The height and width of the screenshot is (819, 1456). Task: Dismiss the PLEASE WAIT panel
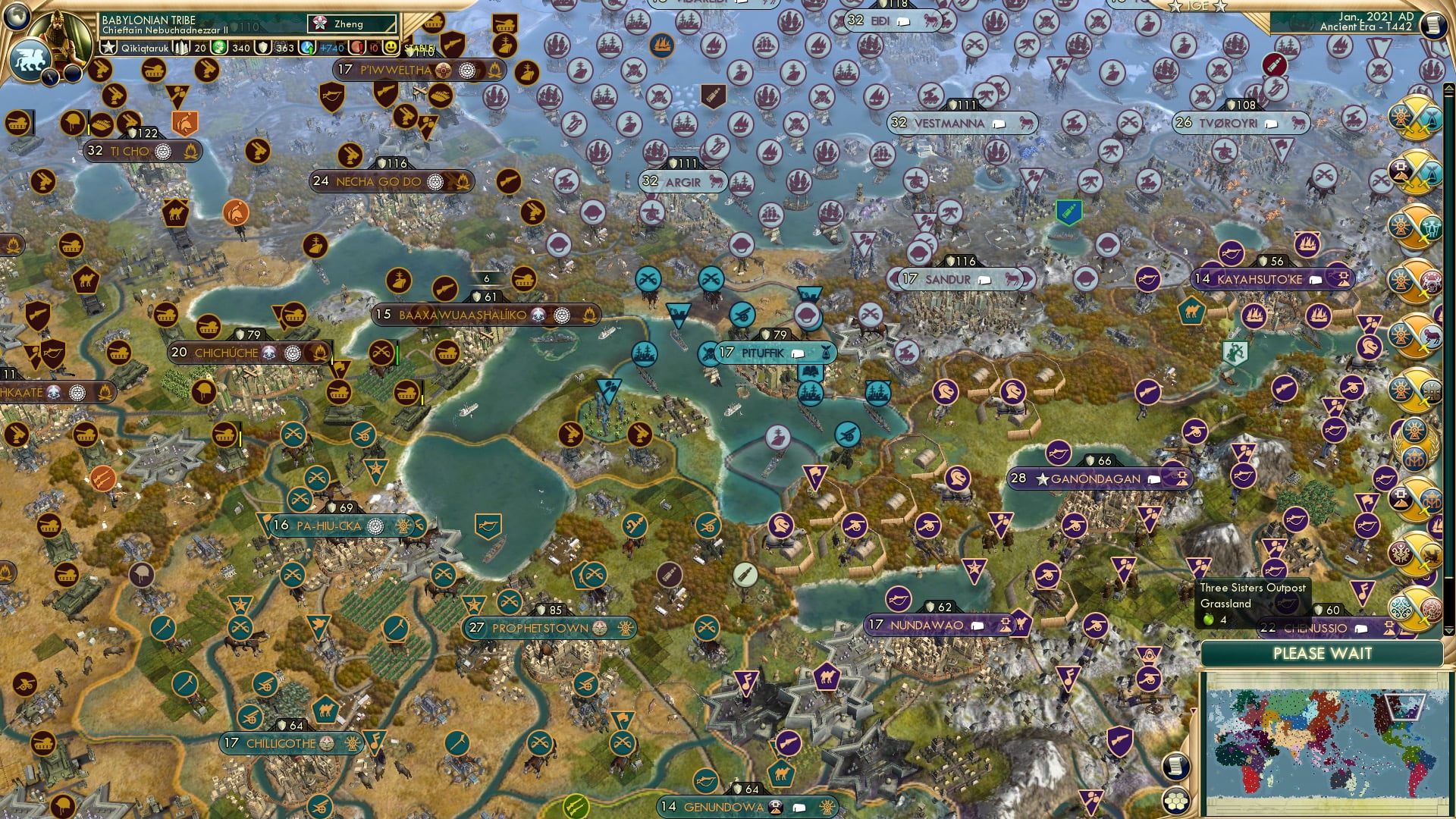click(1324, 653)
